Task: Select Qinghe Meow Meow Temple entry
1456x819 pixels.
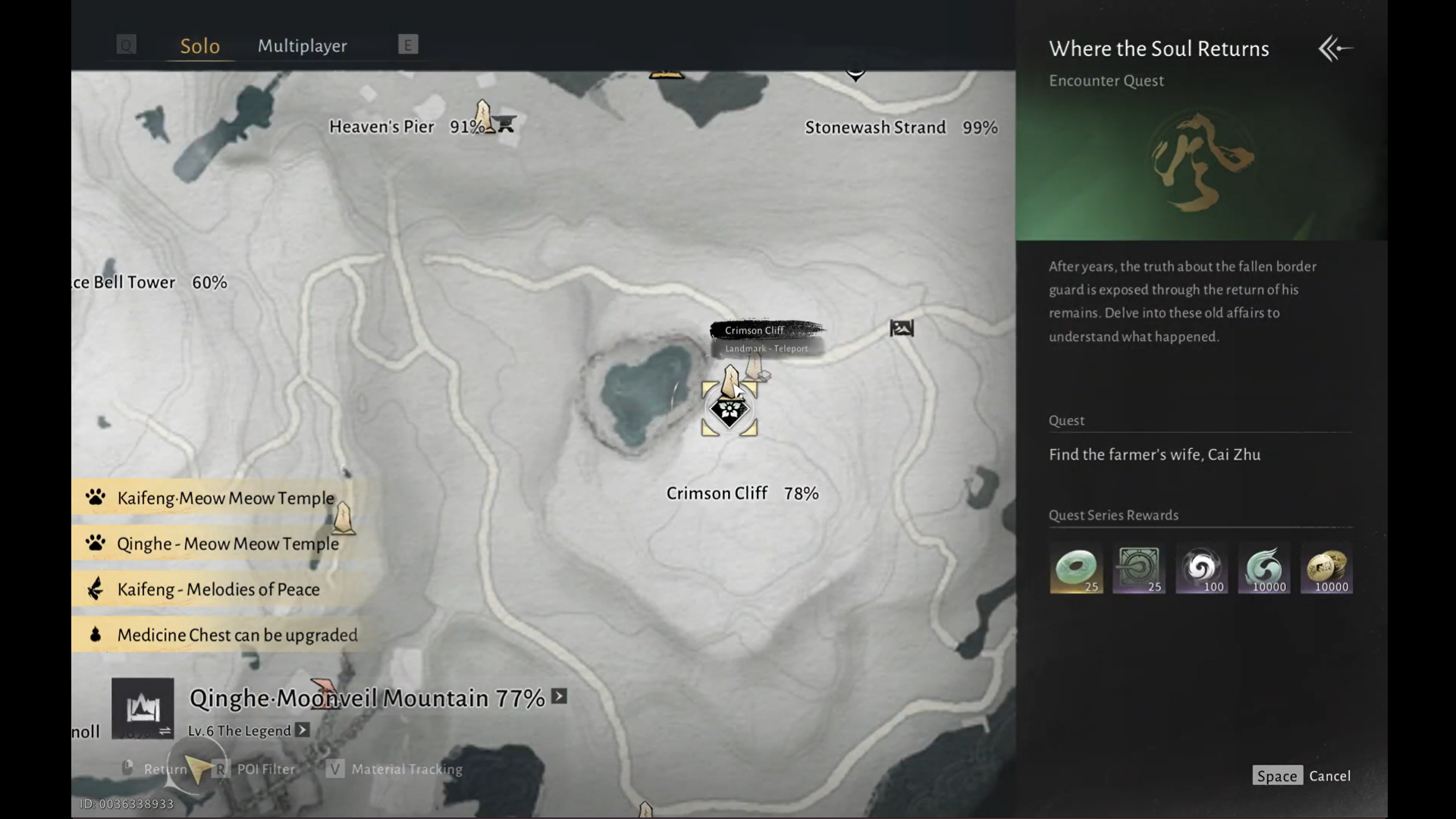Action: coord(227,544)
